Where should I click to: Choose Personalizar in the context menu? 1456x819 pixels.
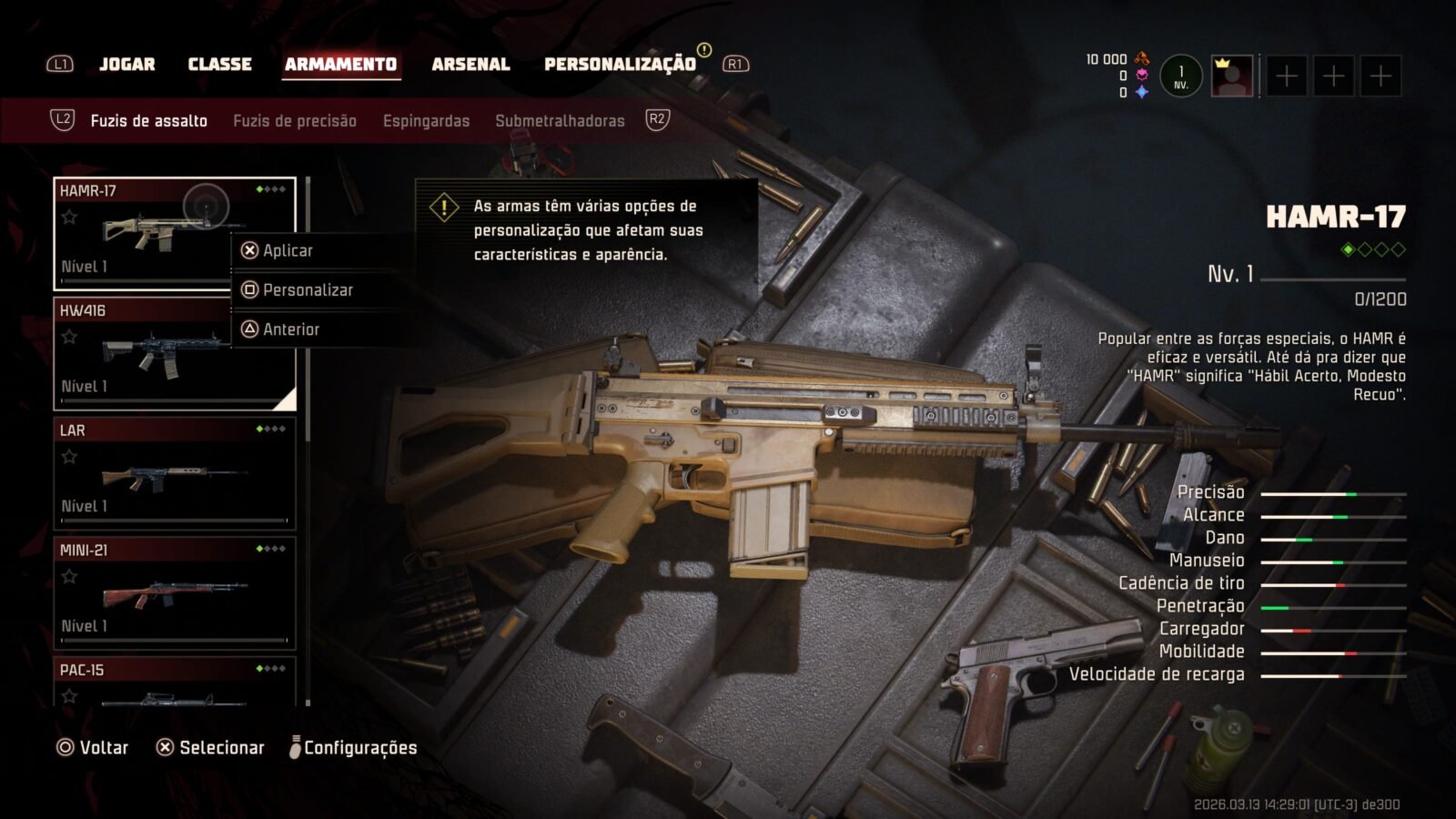[x=308, y=289]
